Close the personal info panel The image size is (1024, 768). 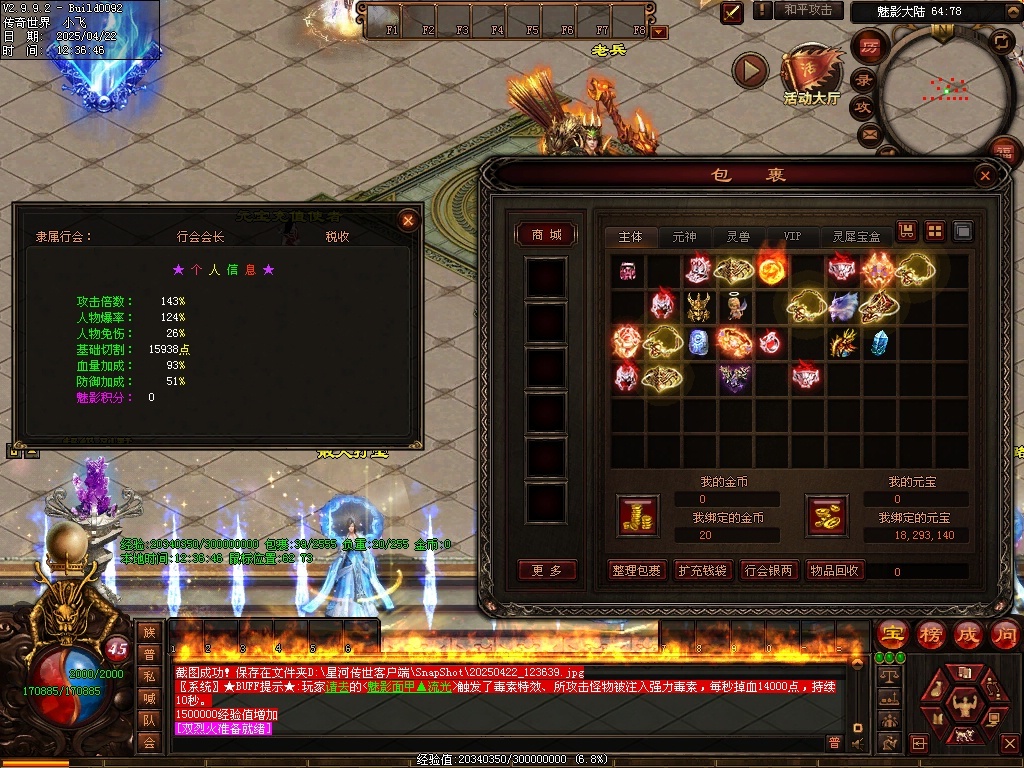pos(407,220)
